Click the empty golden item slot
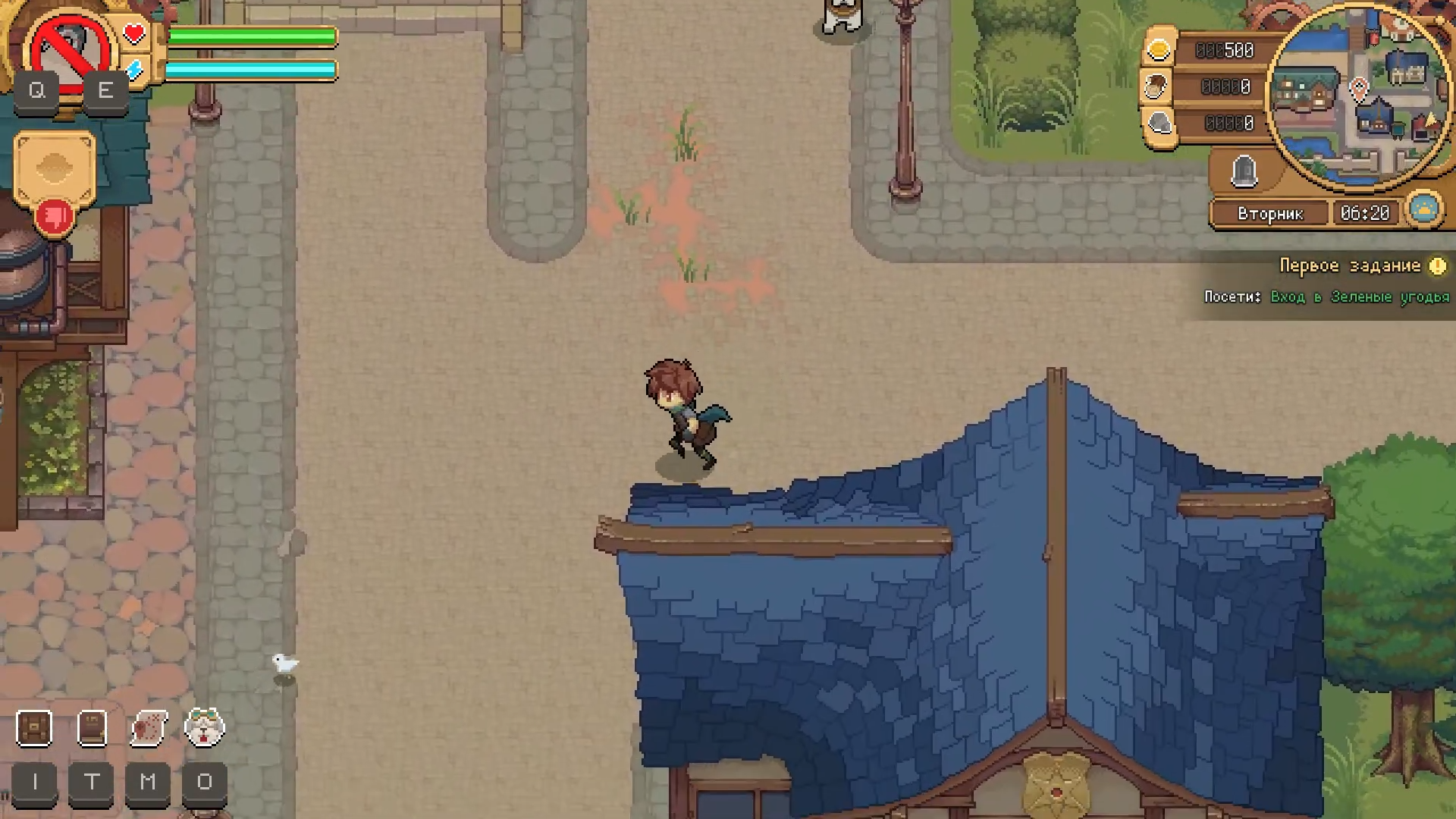This screenshot has height=819, width=1456. pyautogui.click(x=55, y=168)
